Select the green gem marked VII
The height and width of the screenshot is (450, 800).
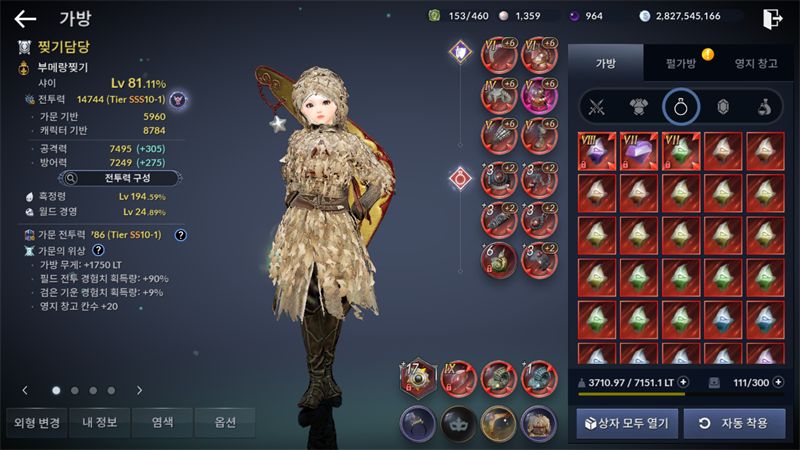(x=681, y=151)
